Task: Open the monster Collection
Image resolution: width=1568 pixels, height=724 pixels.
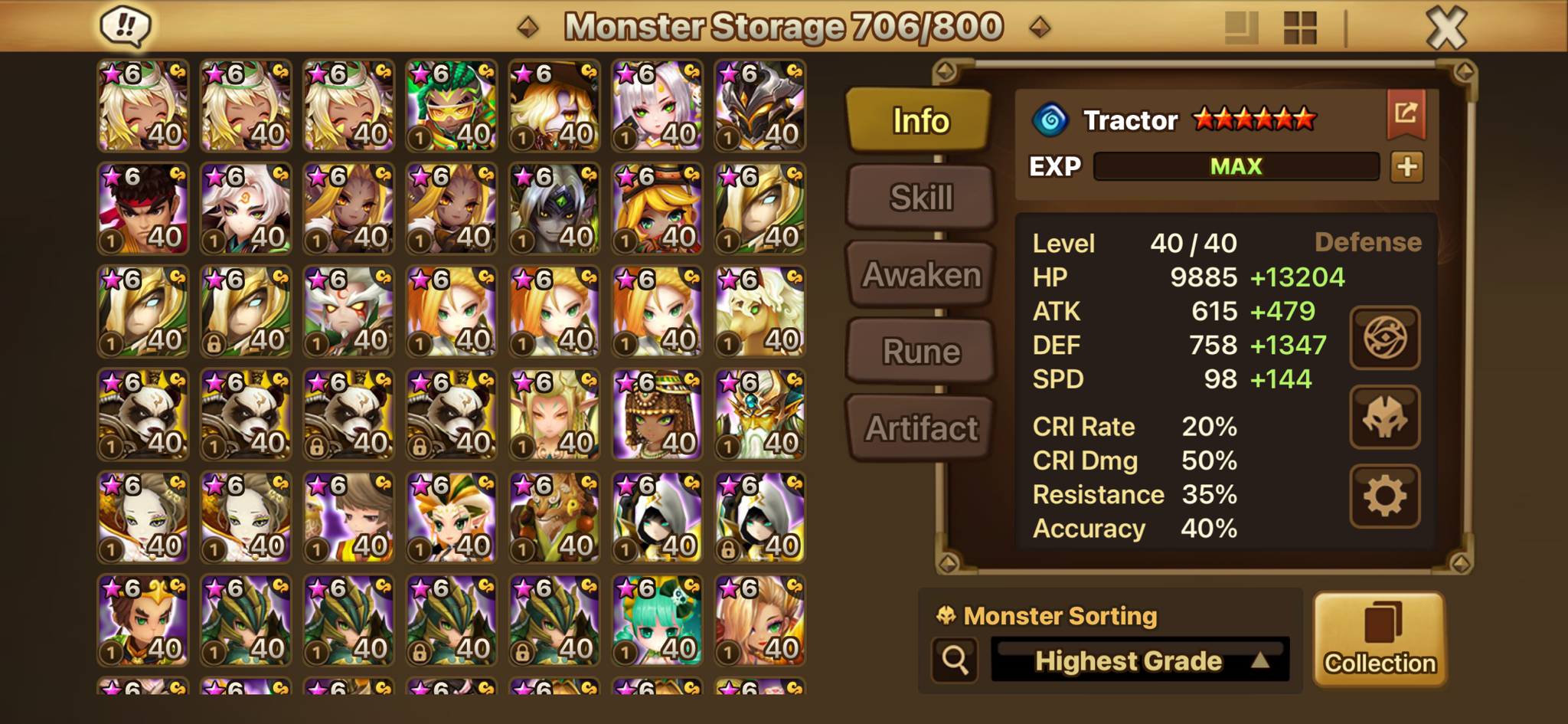Action: 1380,640
